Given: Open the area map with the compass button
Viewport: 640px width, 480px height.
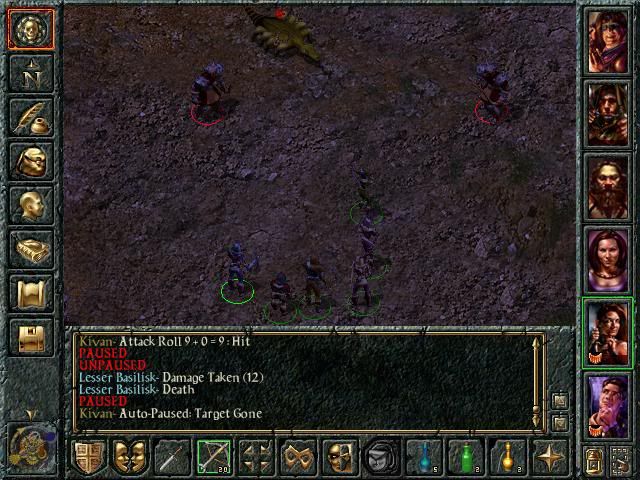Looking at the screenshot, I should (30, 72).
